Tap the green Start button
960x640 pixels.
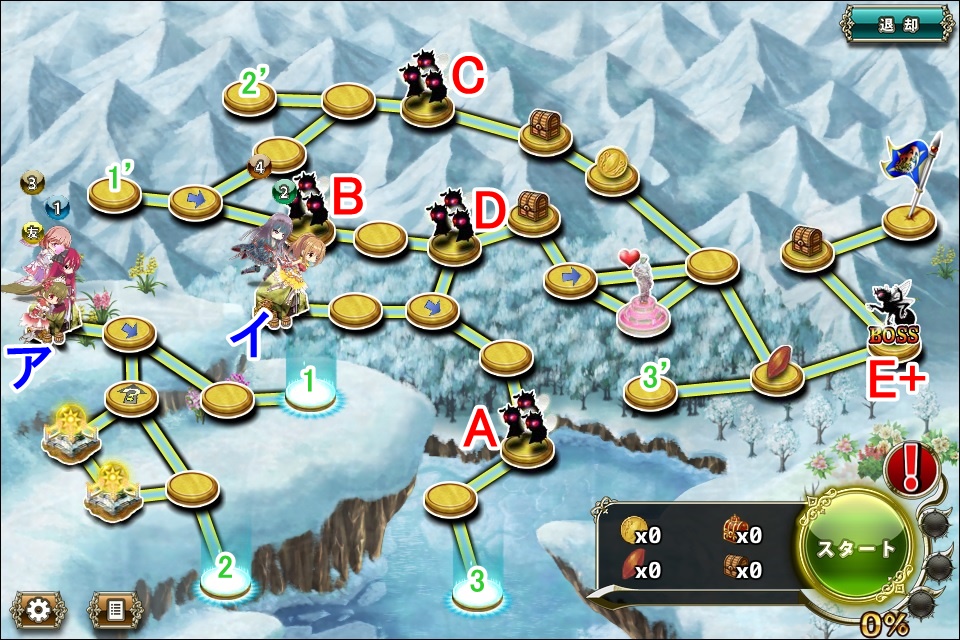(857, 548)
